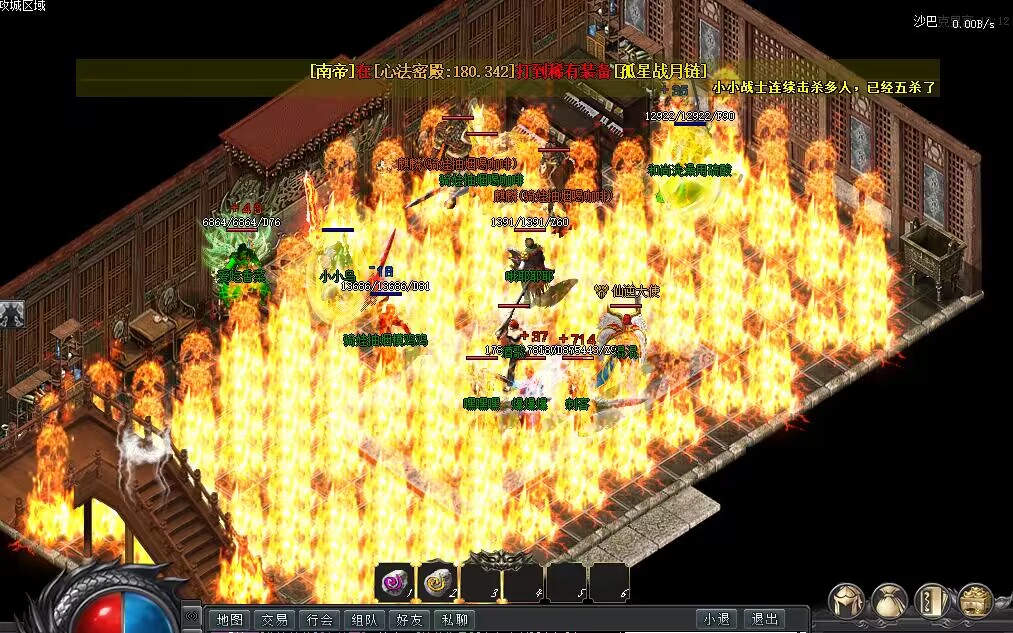Open the character armor round icon
The width and height of the screenshot is (1013, 633).
click(848, 600)
